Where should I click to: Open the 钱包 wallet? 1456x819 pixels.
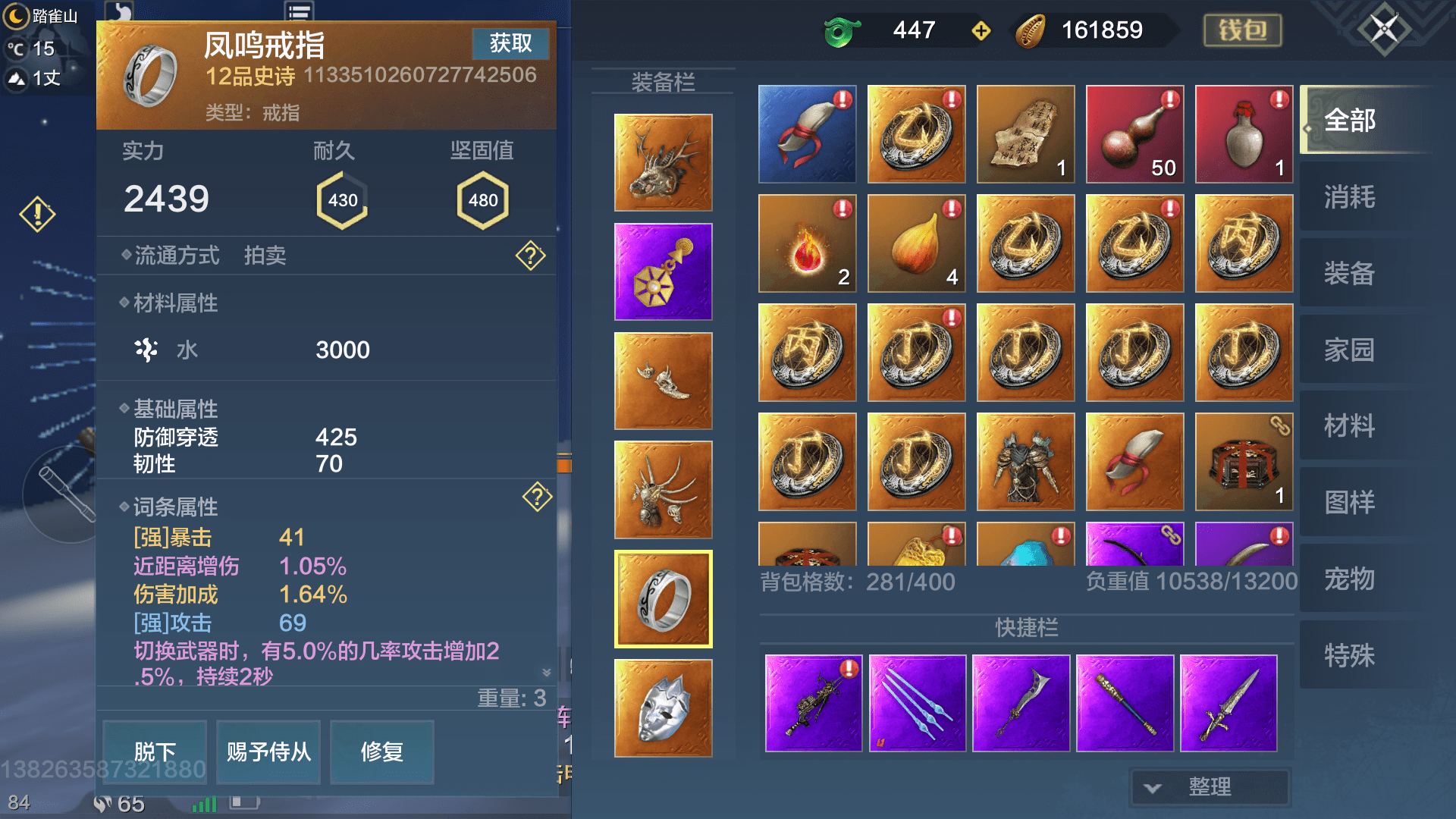1242,30
